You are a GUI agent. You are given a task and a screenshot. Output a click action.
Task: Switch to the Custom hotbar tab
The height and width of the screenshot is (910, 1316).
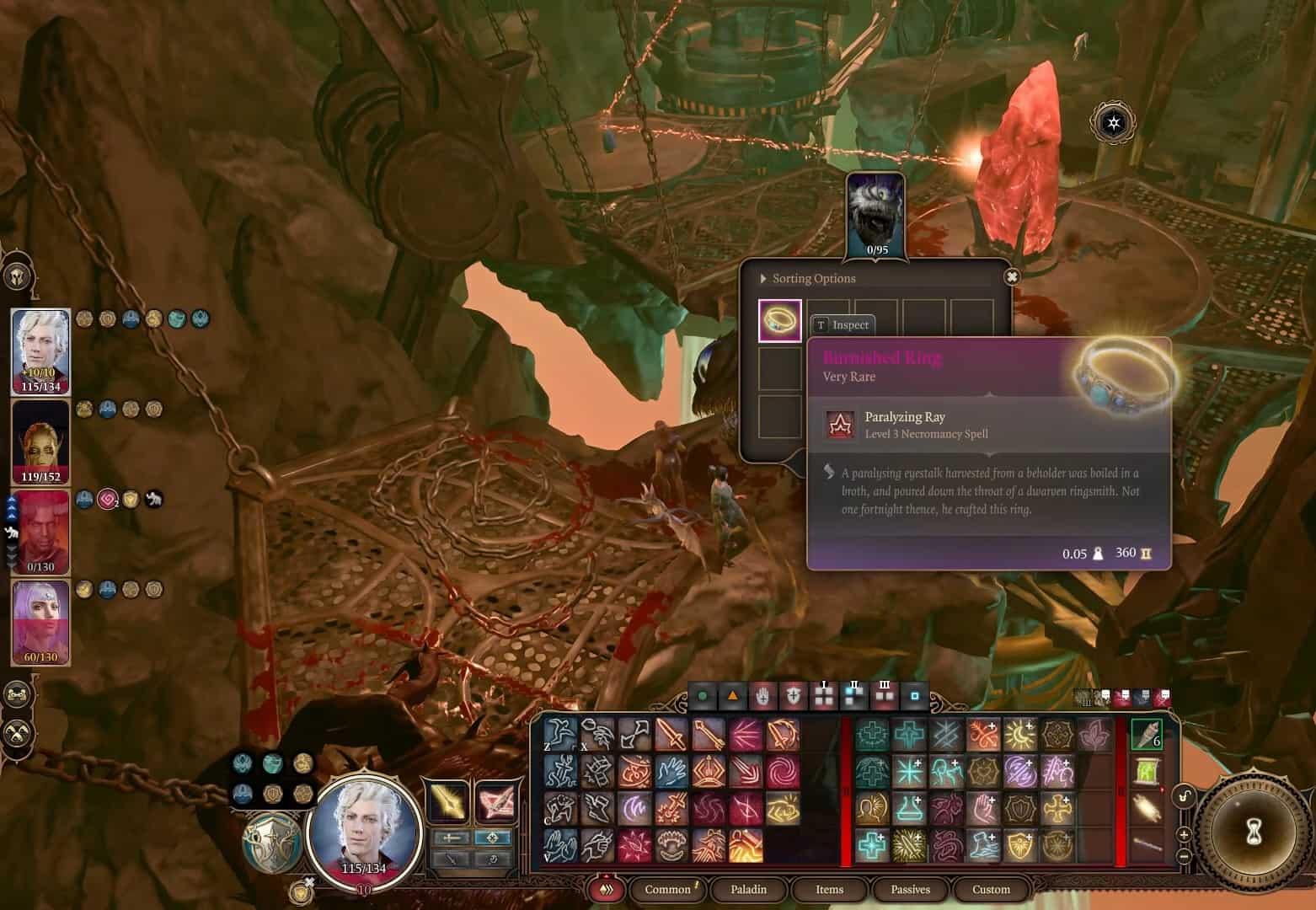pyautogui.click(x=991, y=889)
